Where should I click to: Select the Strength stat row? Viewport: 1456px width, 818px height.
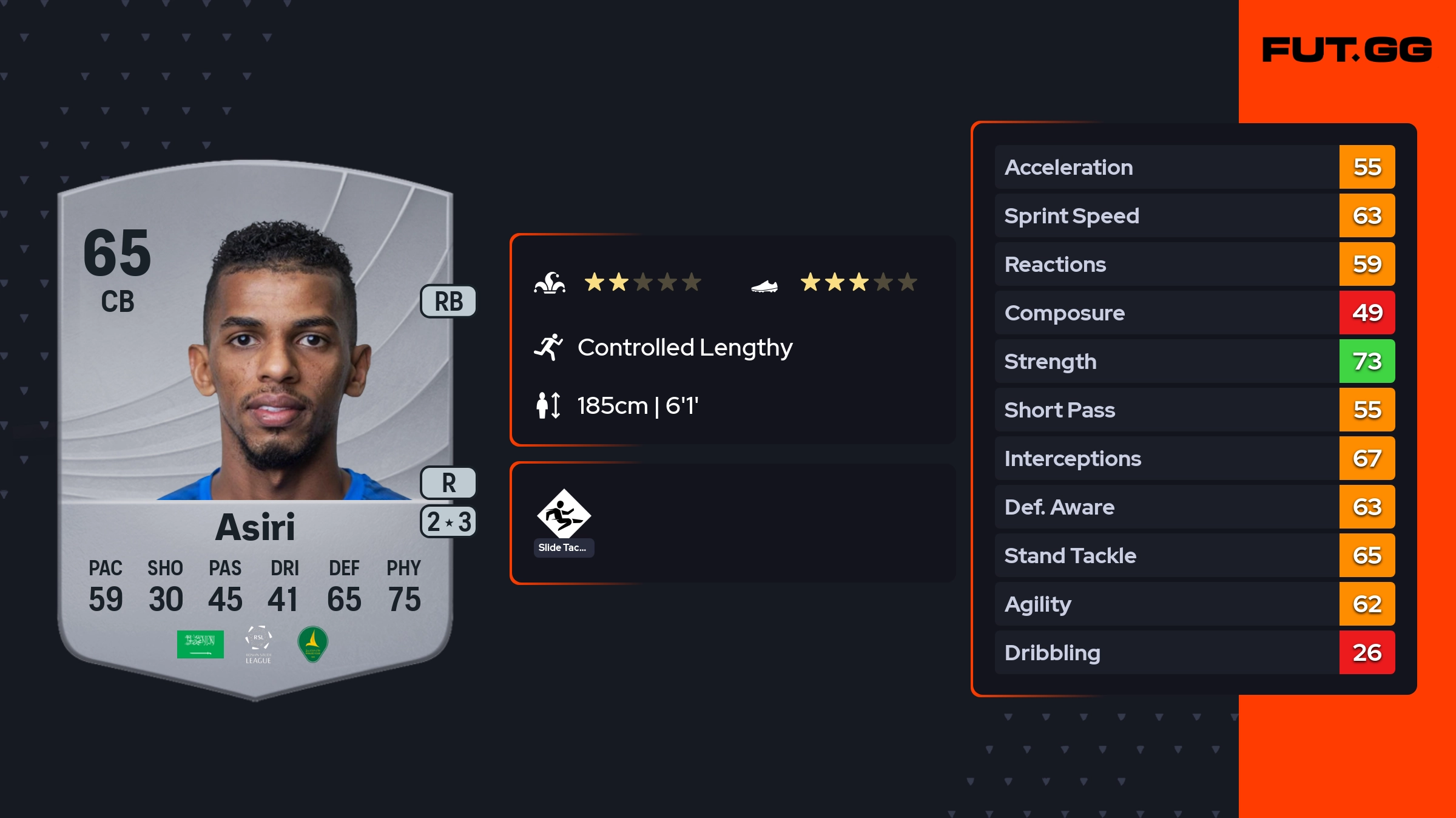(1194, 361)
